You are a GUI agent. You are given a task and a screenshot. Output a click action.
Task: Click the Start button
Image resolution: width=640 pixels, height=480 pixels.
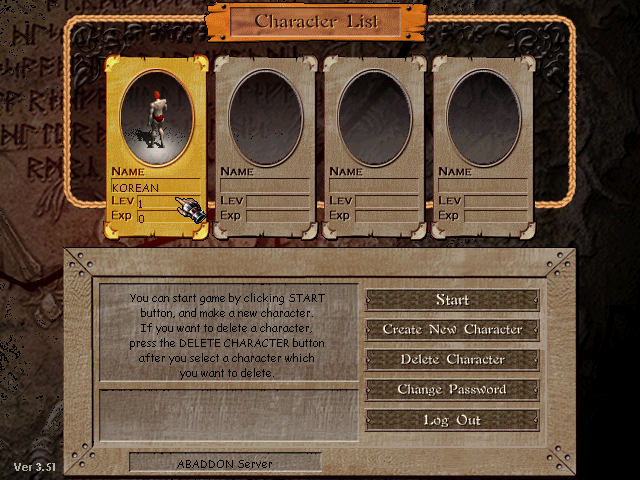(x=452, y=300)
